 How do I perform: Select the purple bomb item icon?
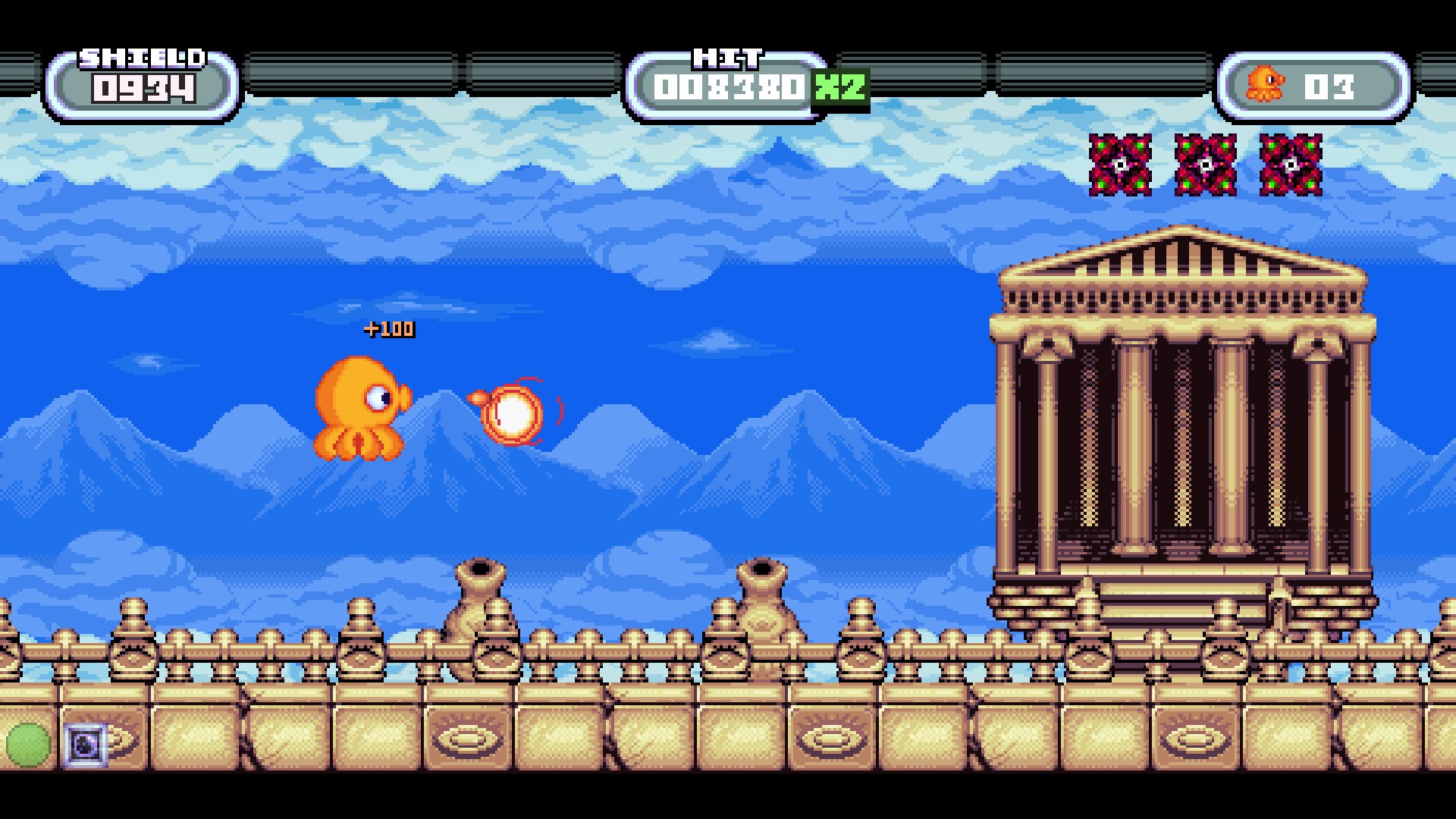point(85,744)
